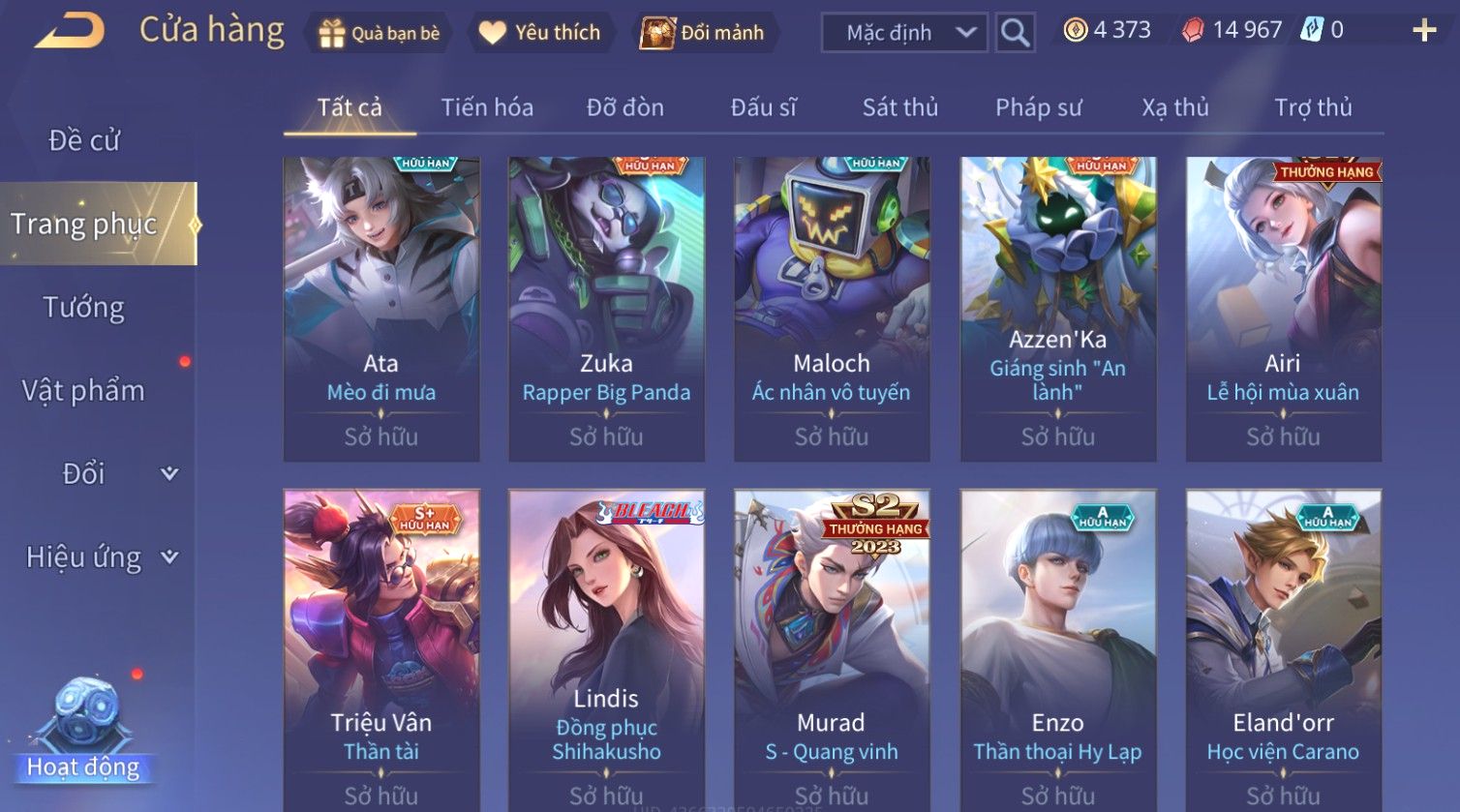The image size is (1460, 812).
Task: Select the Pháp sư tab
Action: 1038,107
